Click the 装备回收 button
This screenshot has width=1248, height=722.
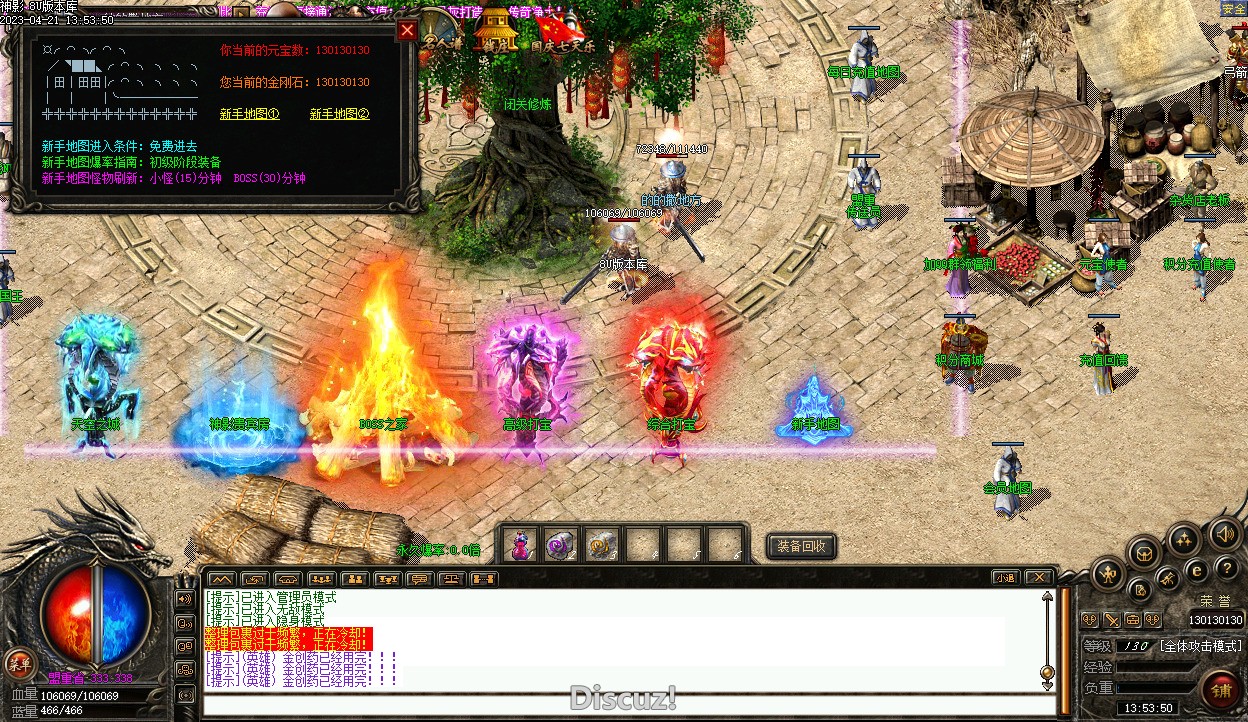point(802,546)
